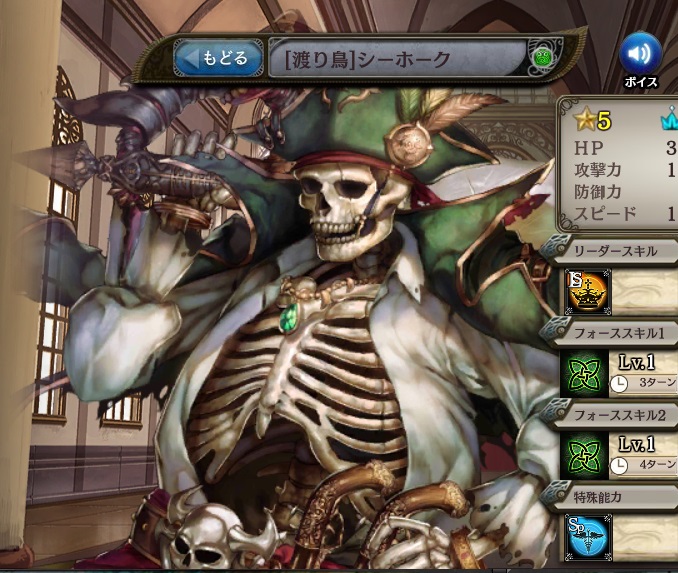Open the Force Skill 1 green icon
Screen dimensions: 678x573
(x=583, y=371)
